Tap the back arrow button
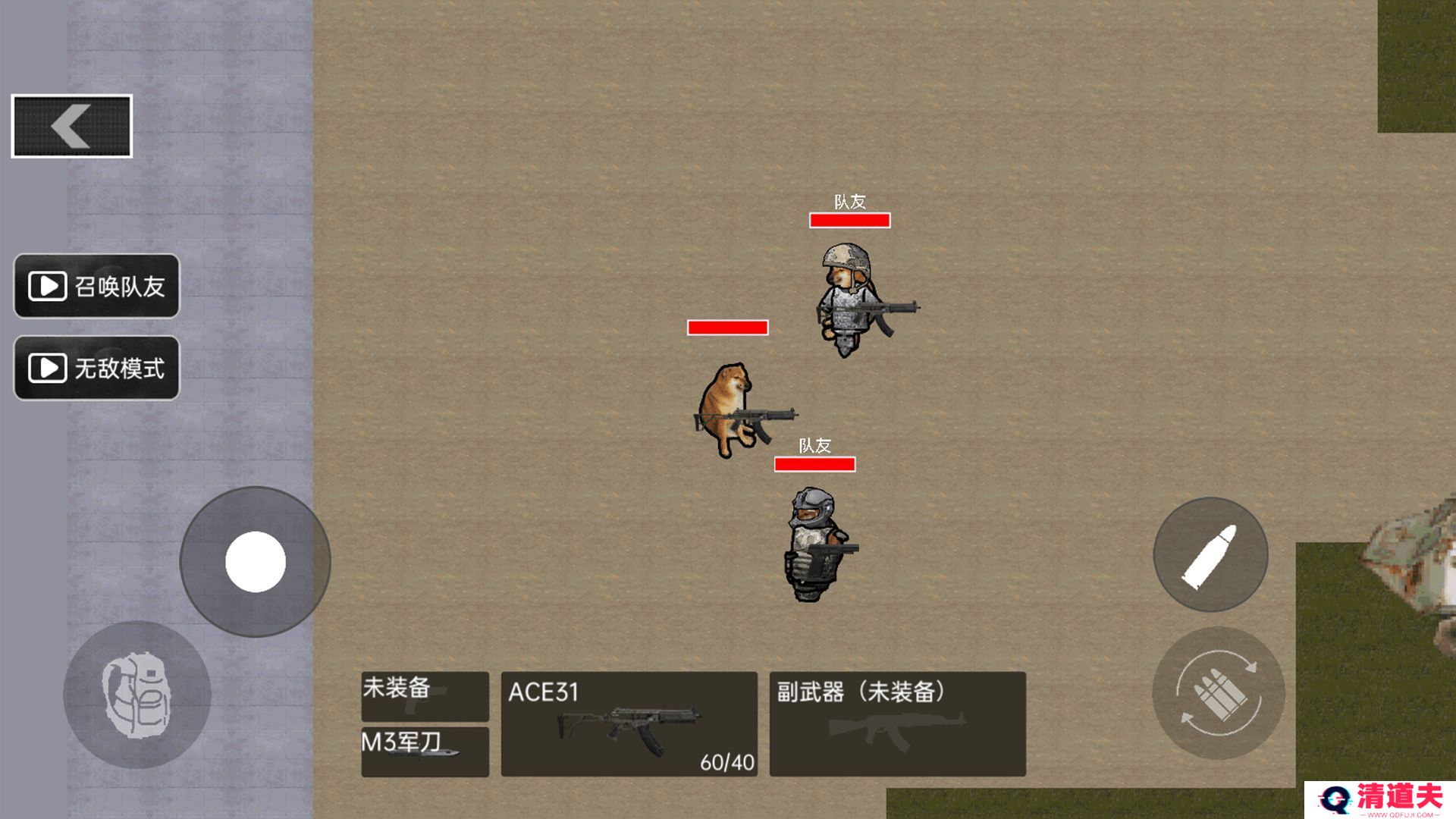The height and width of the screenshot is (819, 1456). tap(72, 126)
